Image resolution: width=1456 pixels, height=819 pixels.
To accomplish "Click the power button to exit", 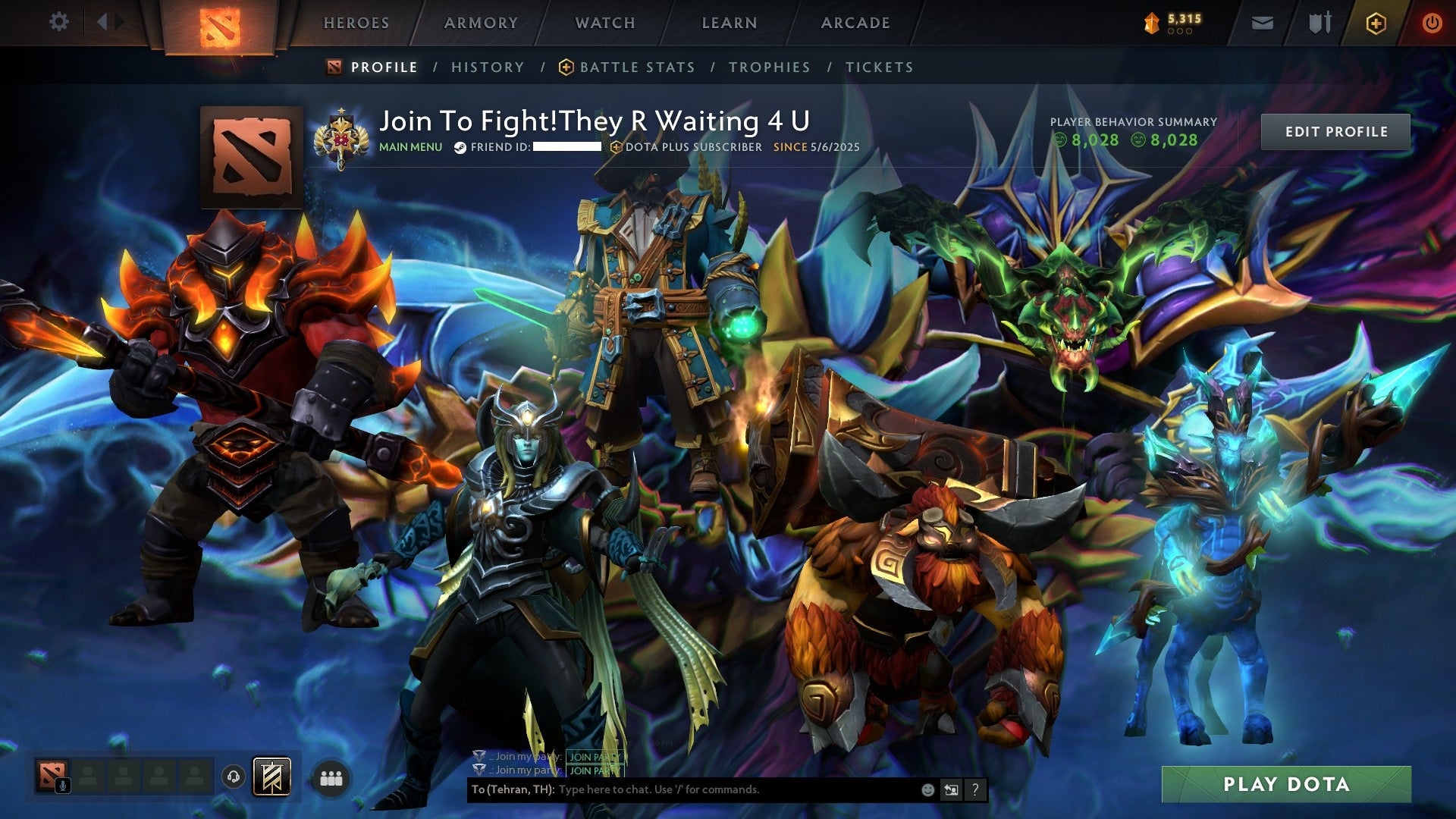I will point(1432,23).
